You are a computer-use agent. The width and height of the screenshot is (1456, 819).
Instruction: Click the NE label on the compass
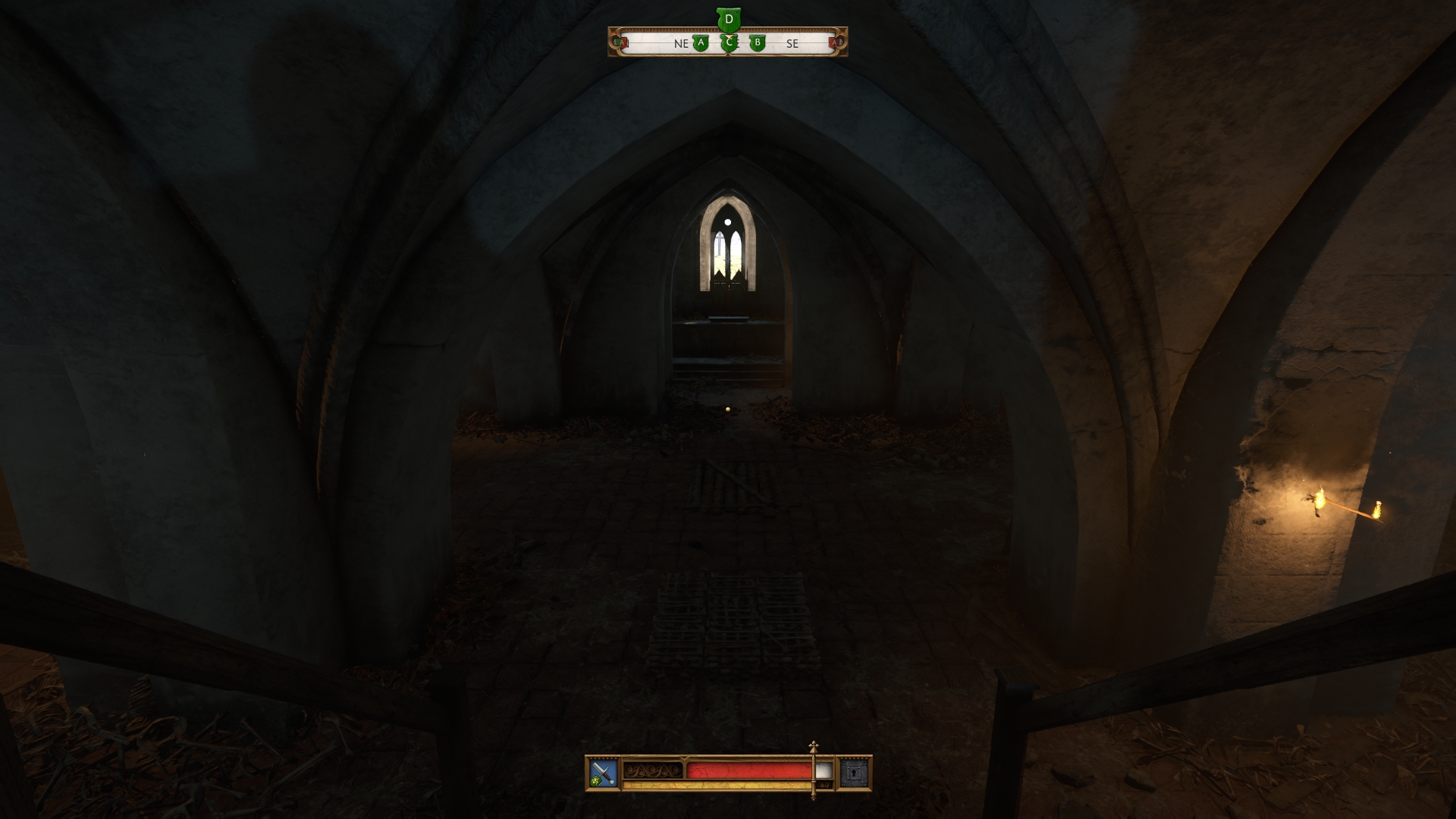(x=682, y=44)
